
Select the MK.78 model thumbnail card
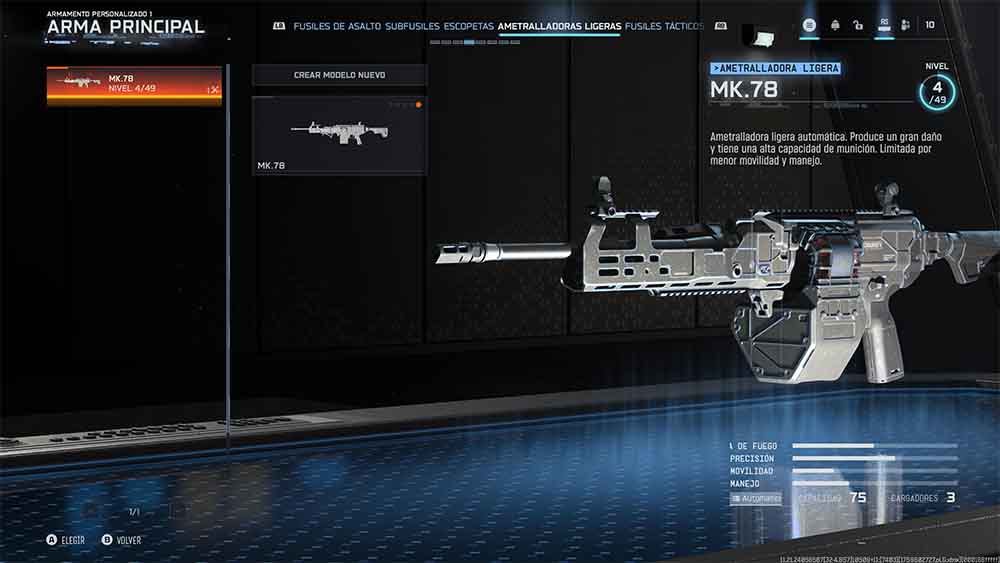339,135
